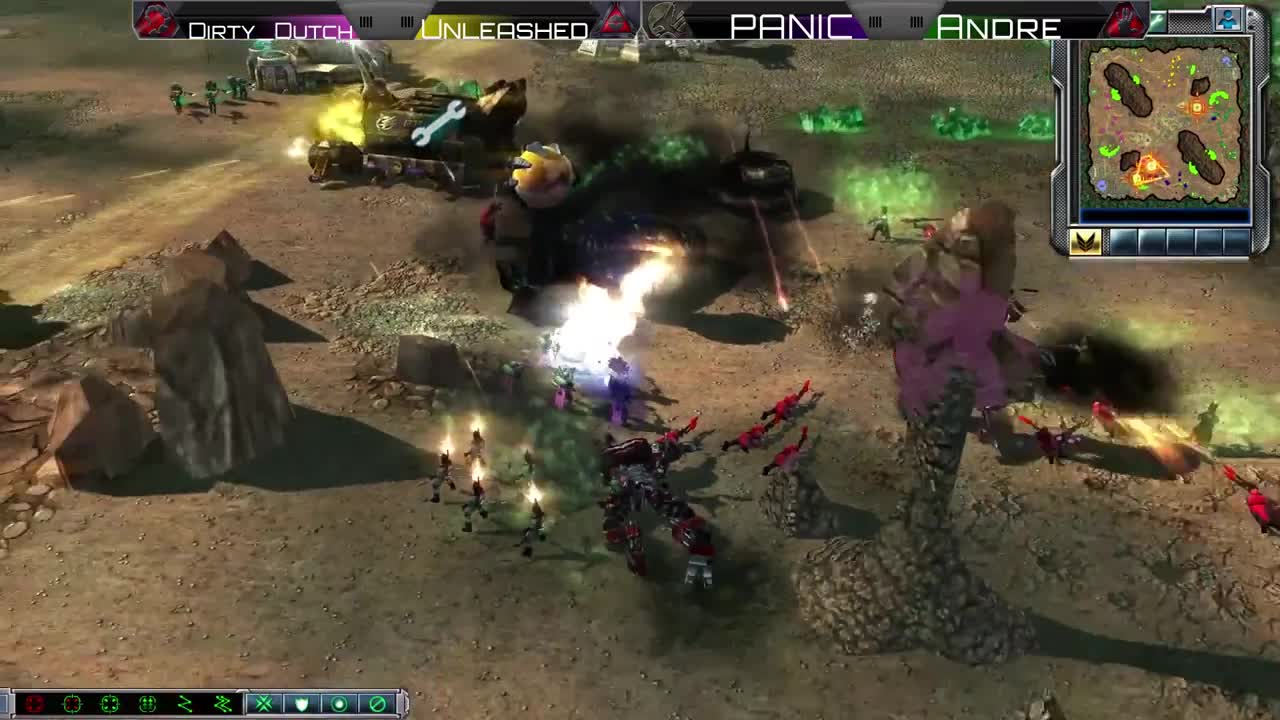Click the green X scatter command icon
This screenshot has width=1280, height=720.
264,703
